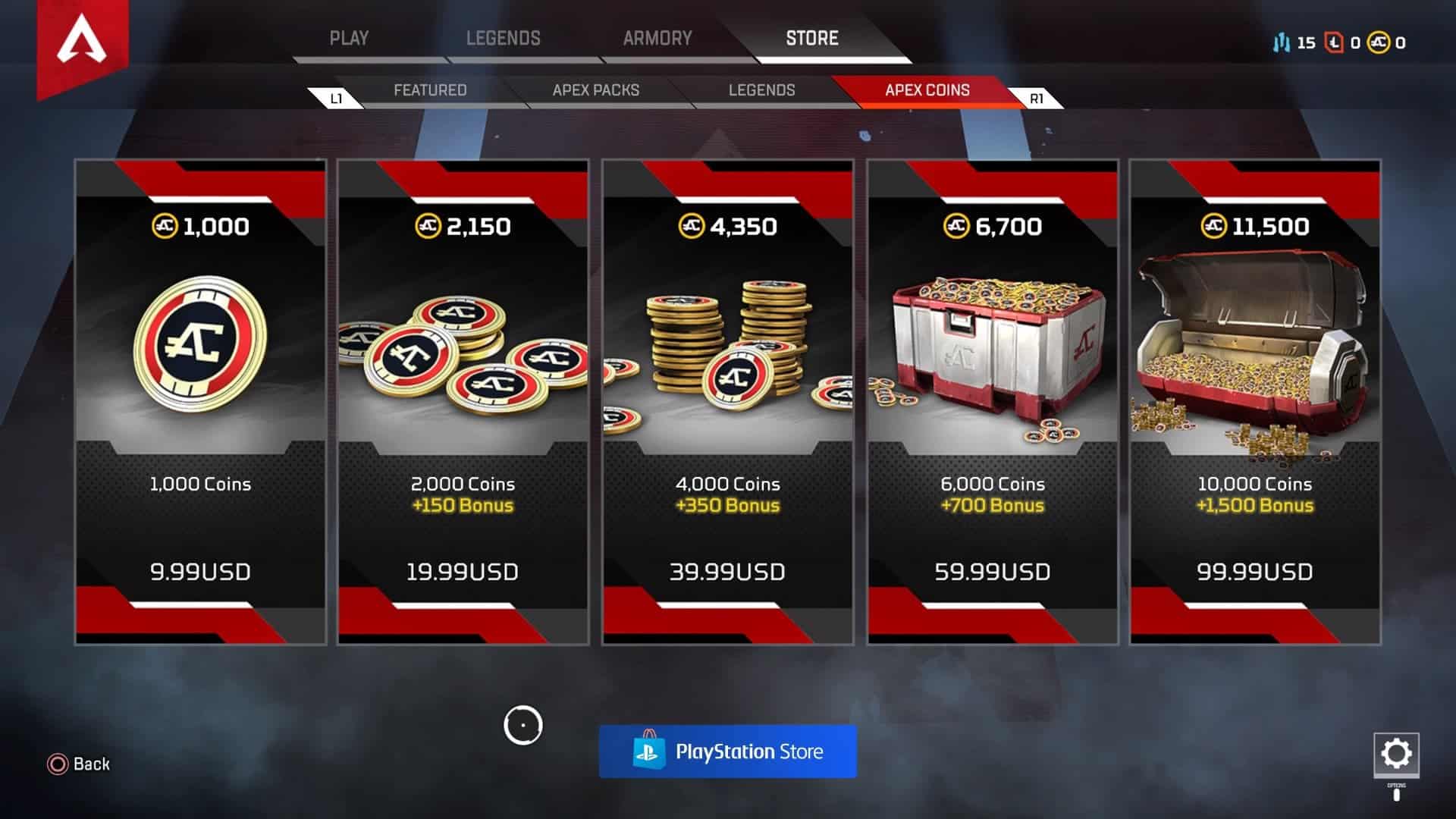This screenshot has height=819, width=1456.
Task: Buy the 11,500 coin chest for 99.99USD
Action: (1254, 402)
